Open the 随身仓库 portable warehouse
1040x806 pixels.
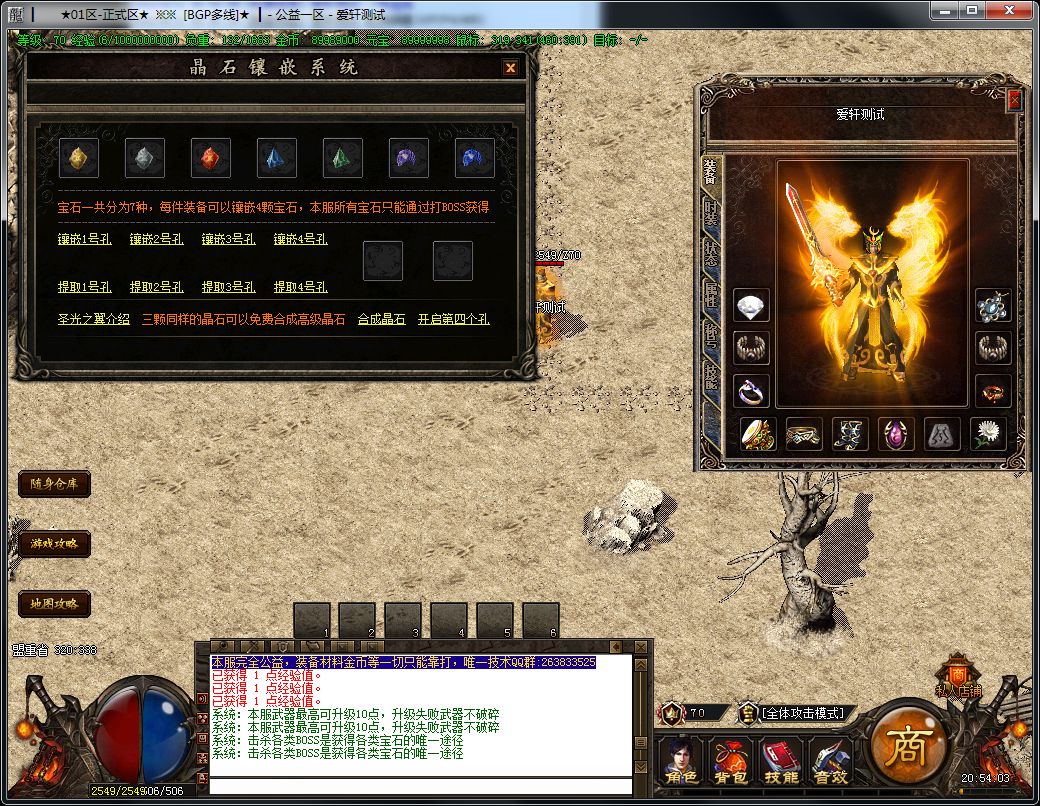click(54, 484)
